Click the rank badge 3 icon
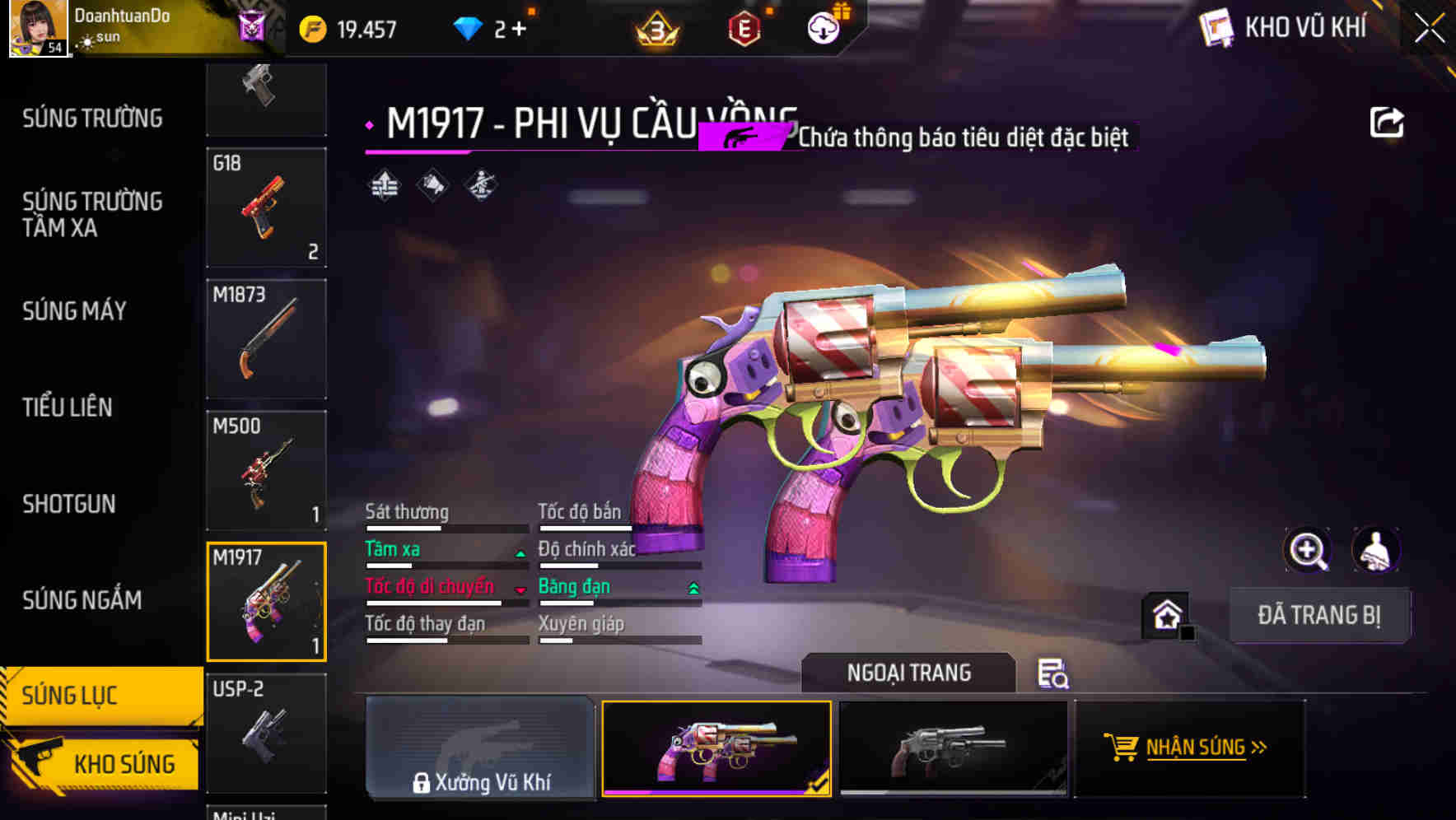Screen dimensions: 1456x820 (655, 27)
